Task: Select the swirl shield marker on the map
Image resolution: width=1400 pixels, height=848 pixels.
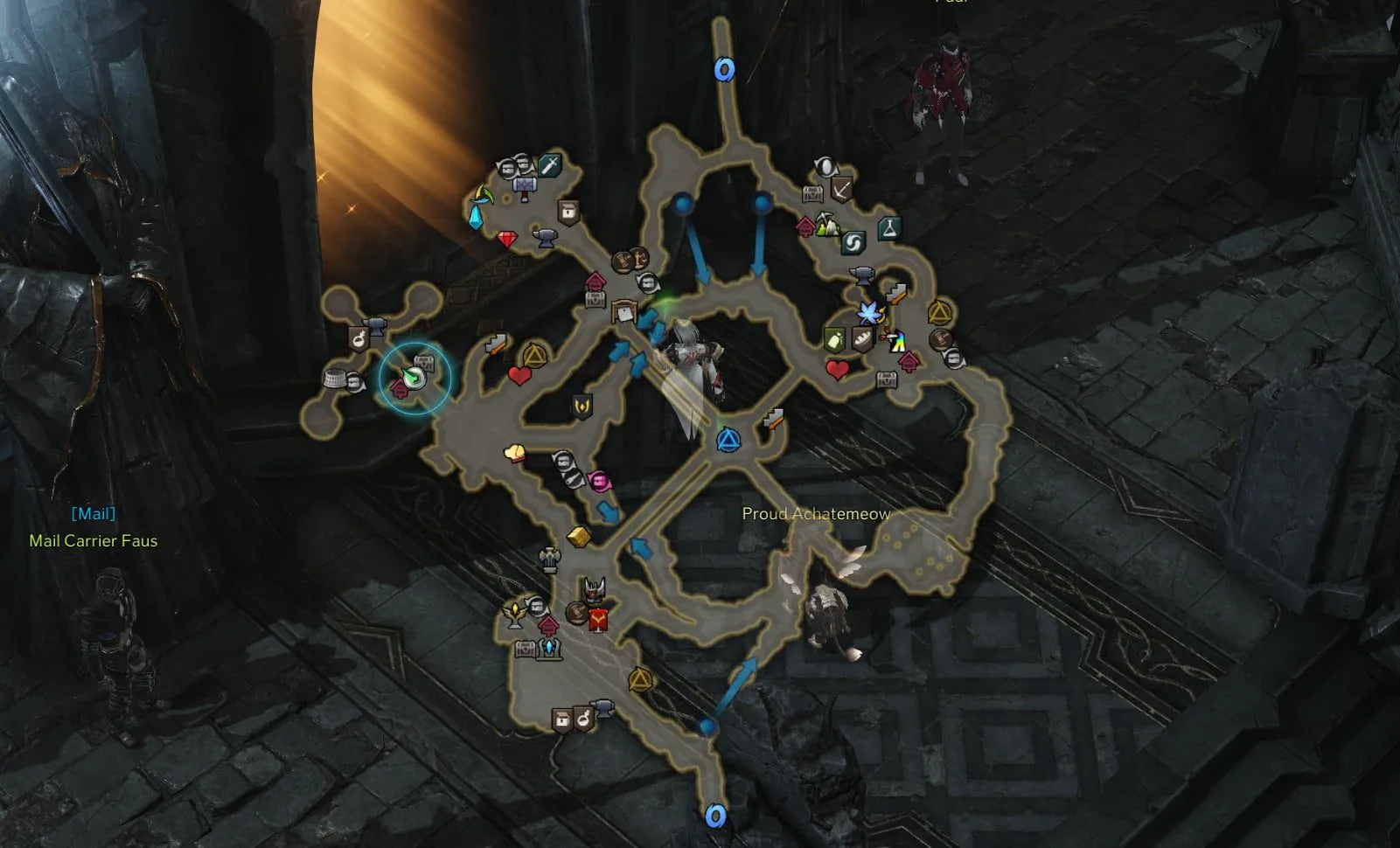Action: pos(853,242)
